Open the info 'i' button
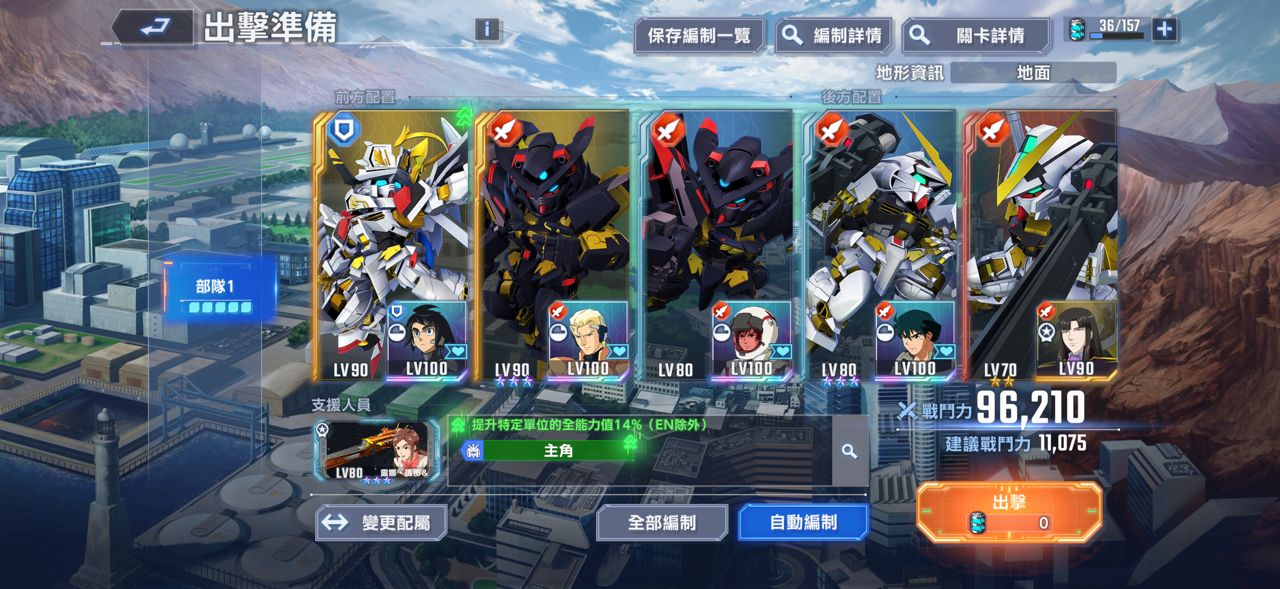The width and height of the screenshot is (1280, 589). pyautogui.click(x=487, y=29)
